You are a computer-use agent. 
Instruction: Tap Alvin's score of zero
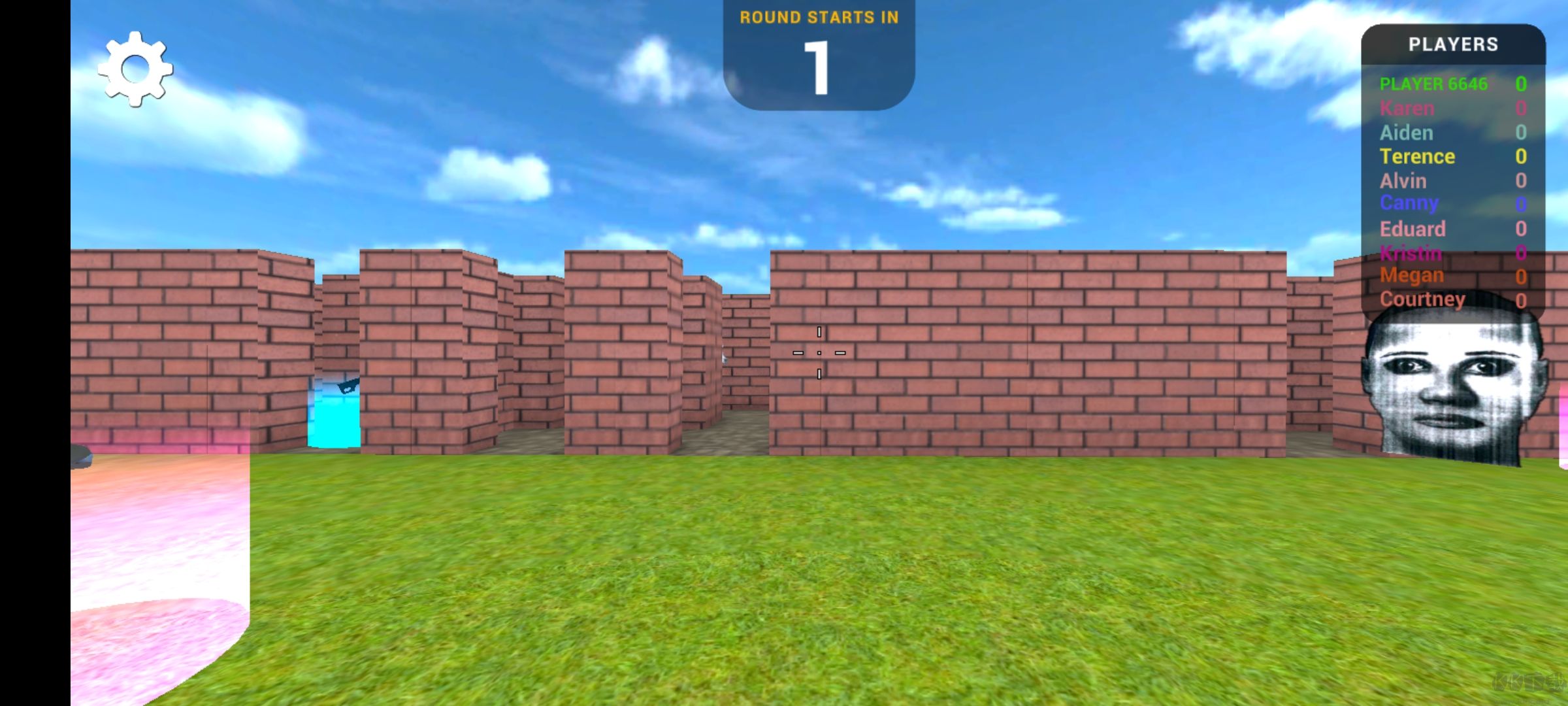[x=1522, y=180]
